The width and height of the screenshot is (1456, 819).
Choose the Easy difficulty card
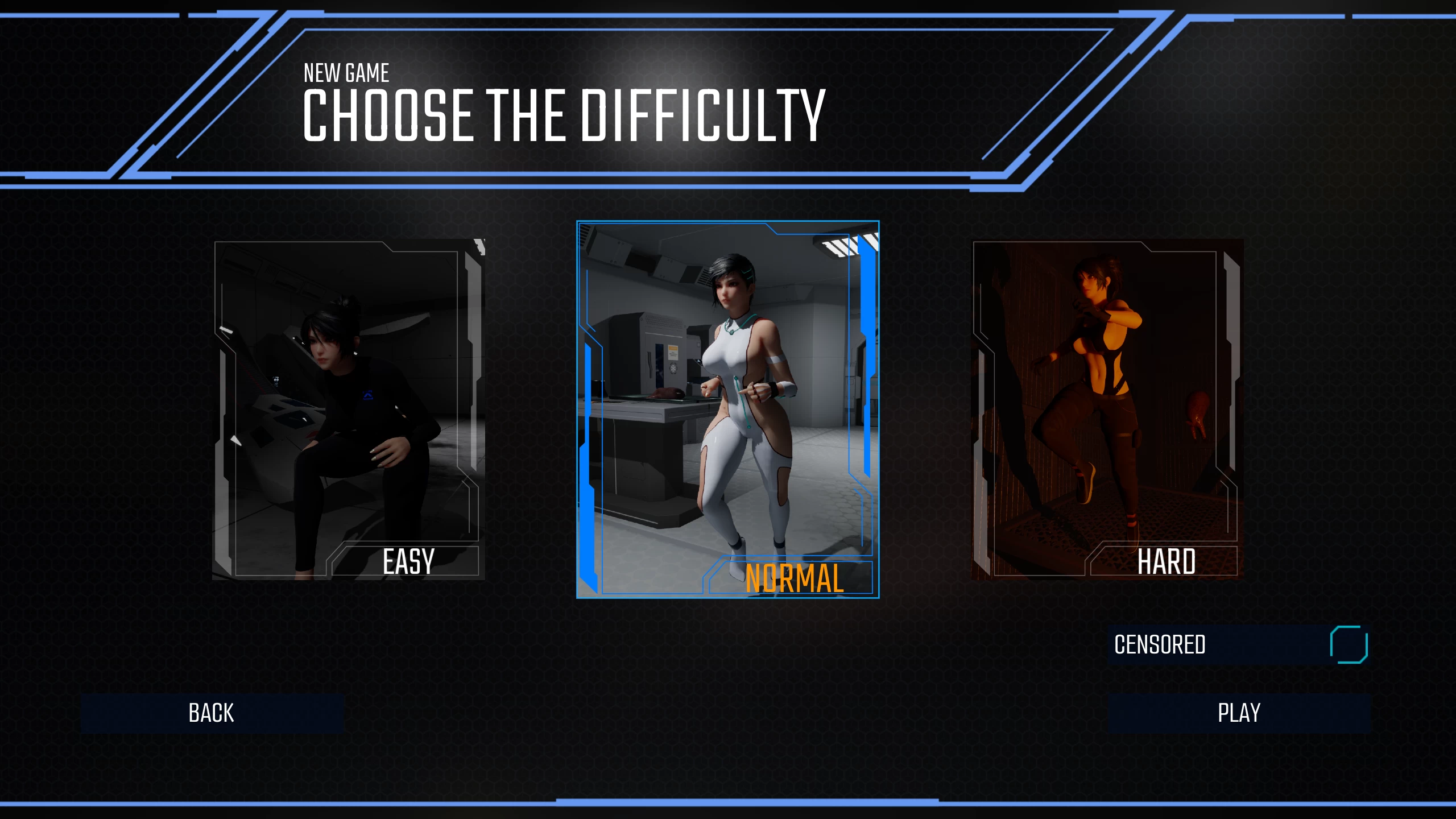349,409
